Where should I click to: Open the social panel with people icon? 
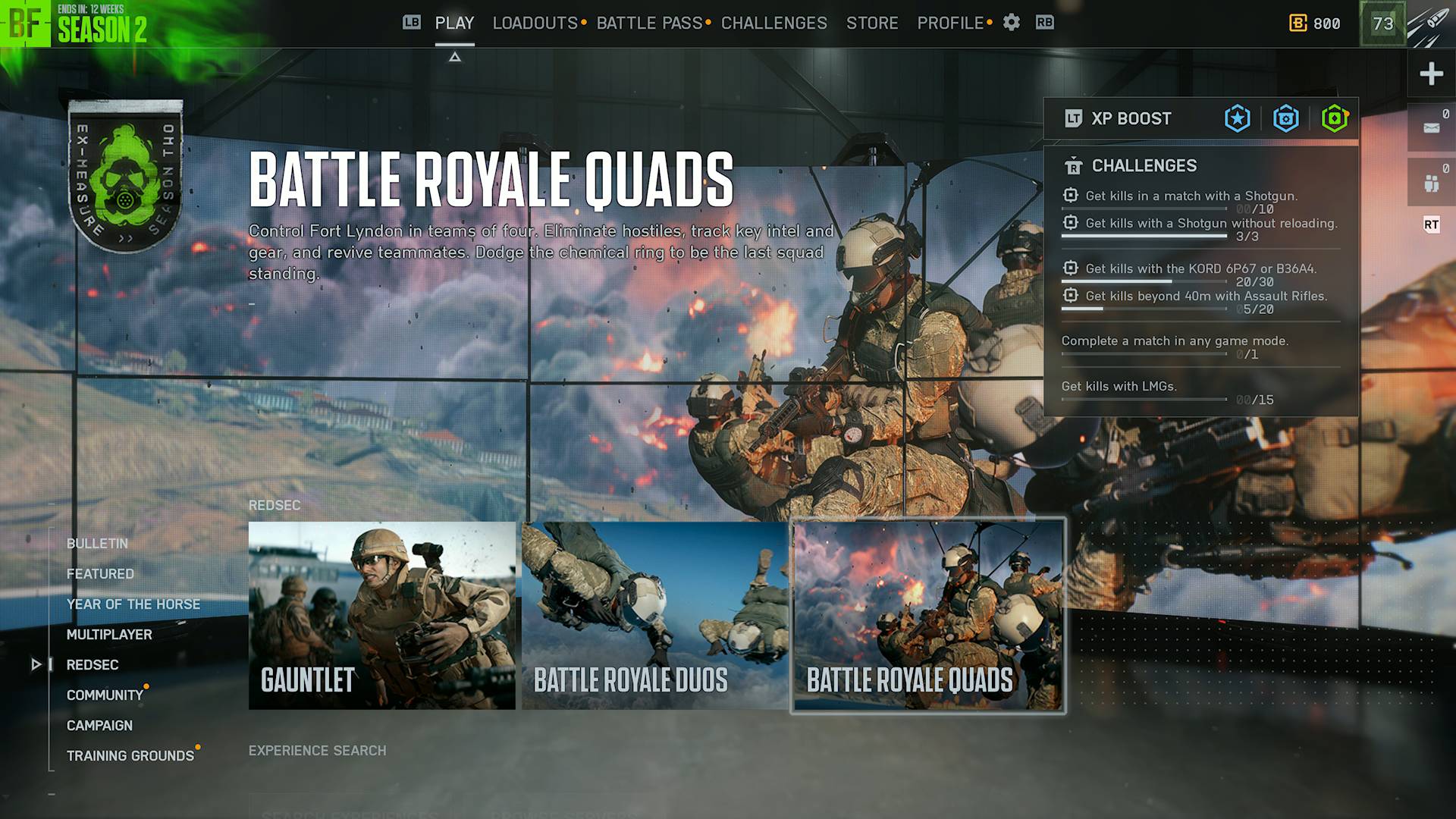tap(1432, 180)
